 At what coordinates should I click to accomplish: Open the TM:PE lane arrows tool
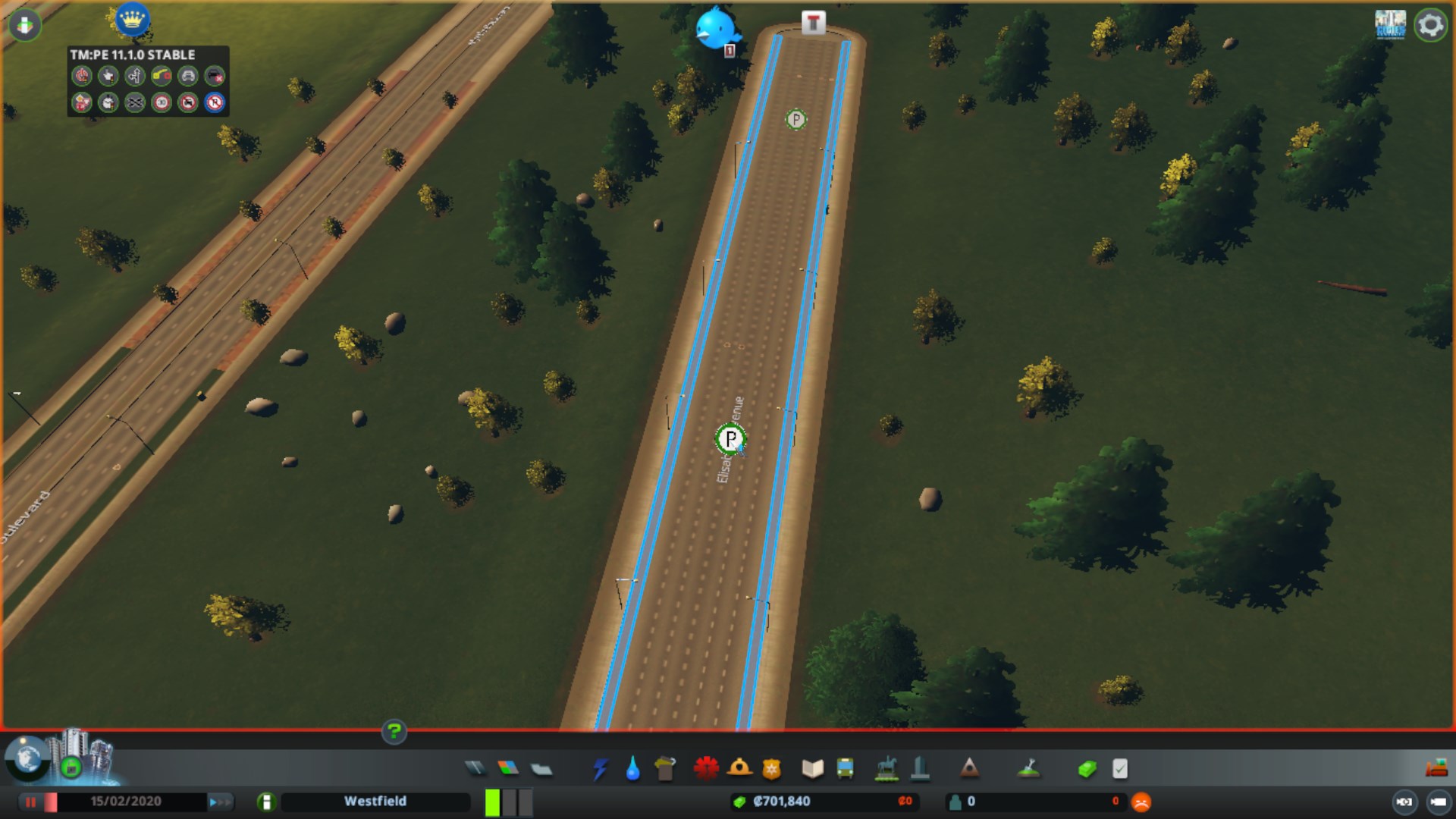(x=133, y=77)
